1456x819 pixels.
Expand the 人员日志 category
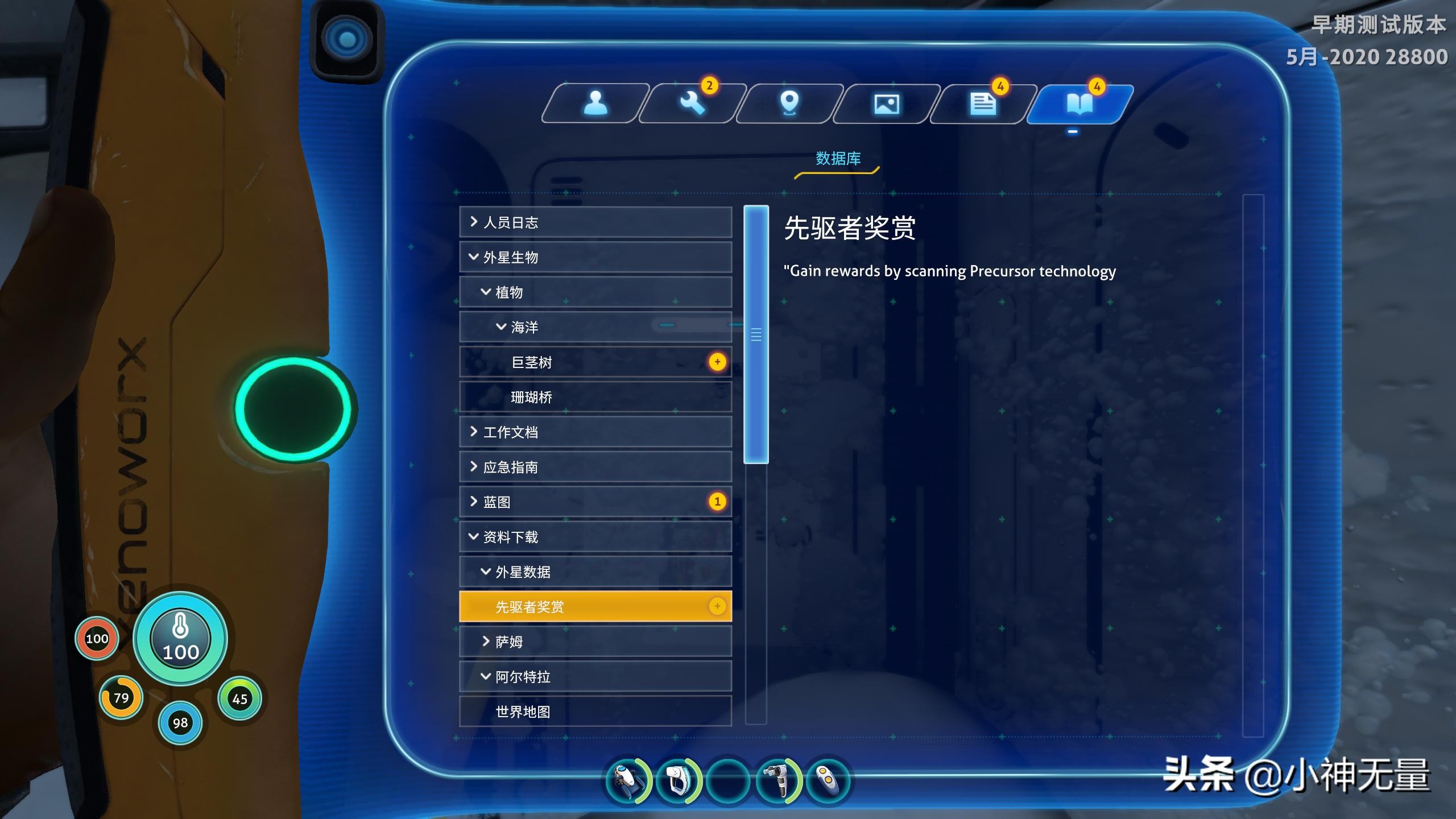pyautogui.click(x=595, y=222)
